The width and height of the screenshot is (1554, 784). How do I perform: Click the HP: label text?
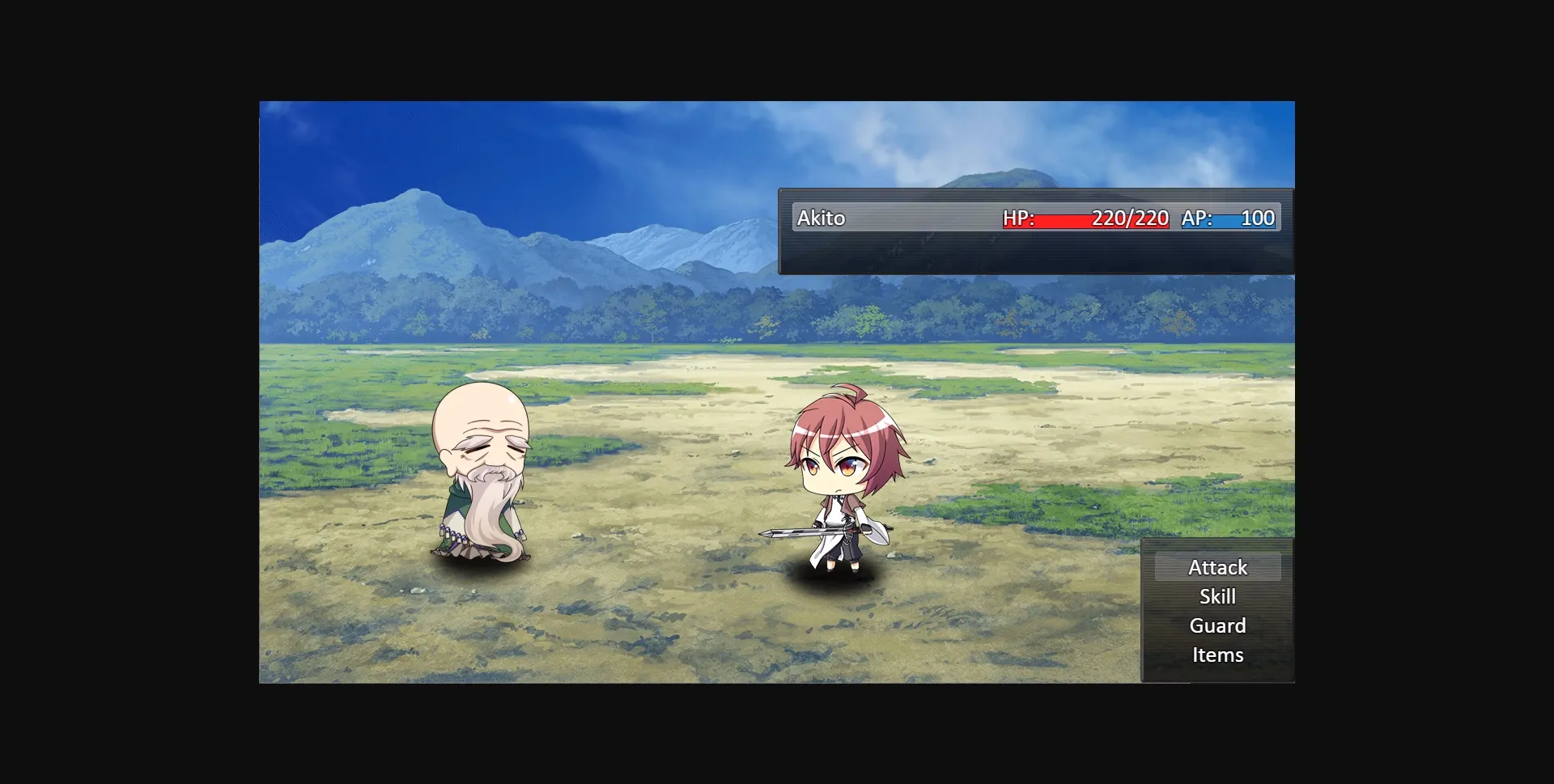tap(1018, 218)
